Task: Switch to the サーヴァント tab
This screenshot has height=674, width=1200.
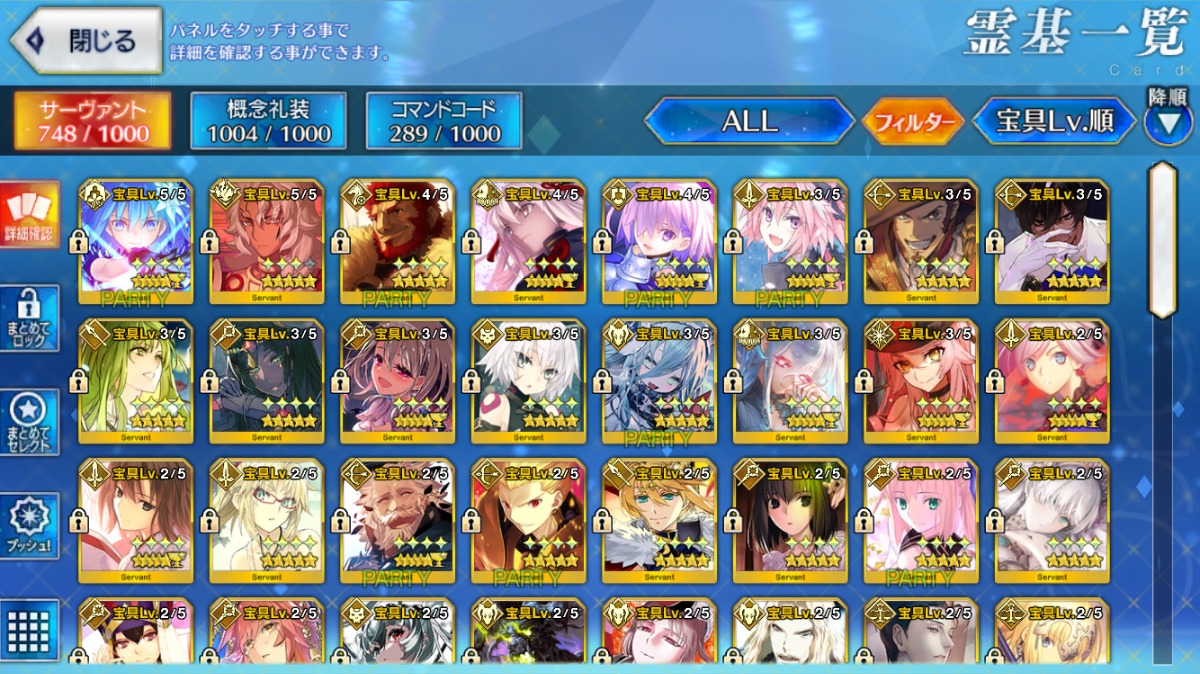Action: pos(92,121)
